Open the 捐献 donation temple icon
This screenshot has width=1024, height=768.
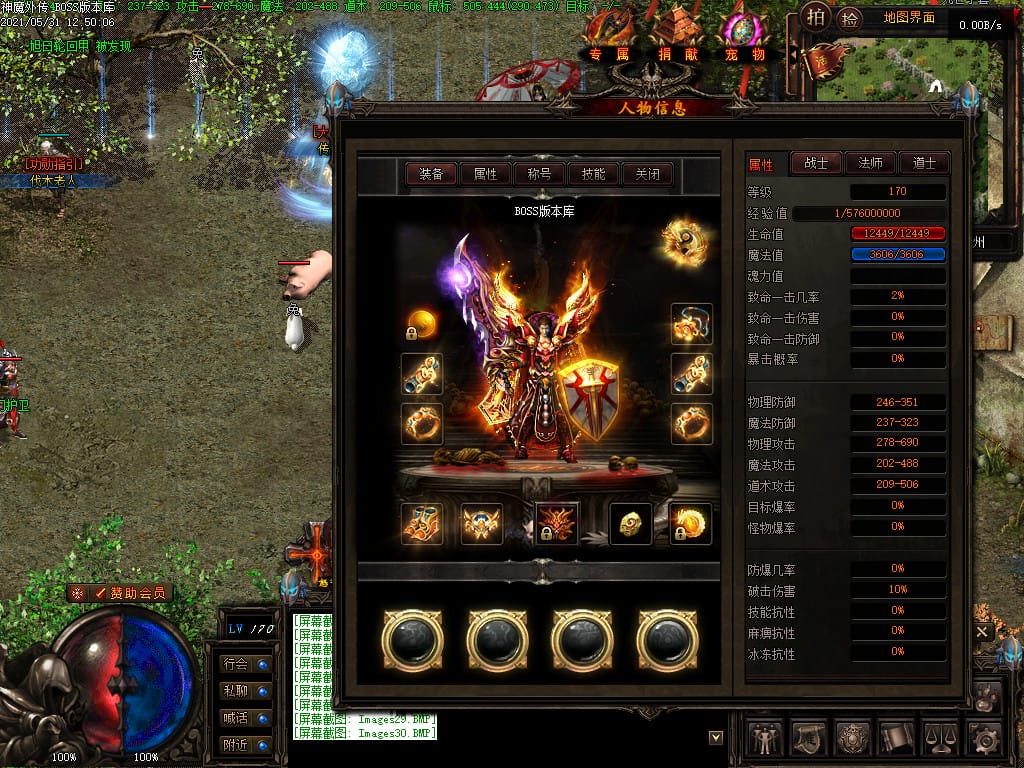point(678,38)
